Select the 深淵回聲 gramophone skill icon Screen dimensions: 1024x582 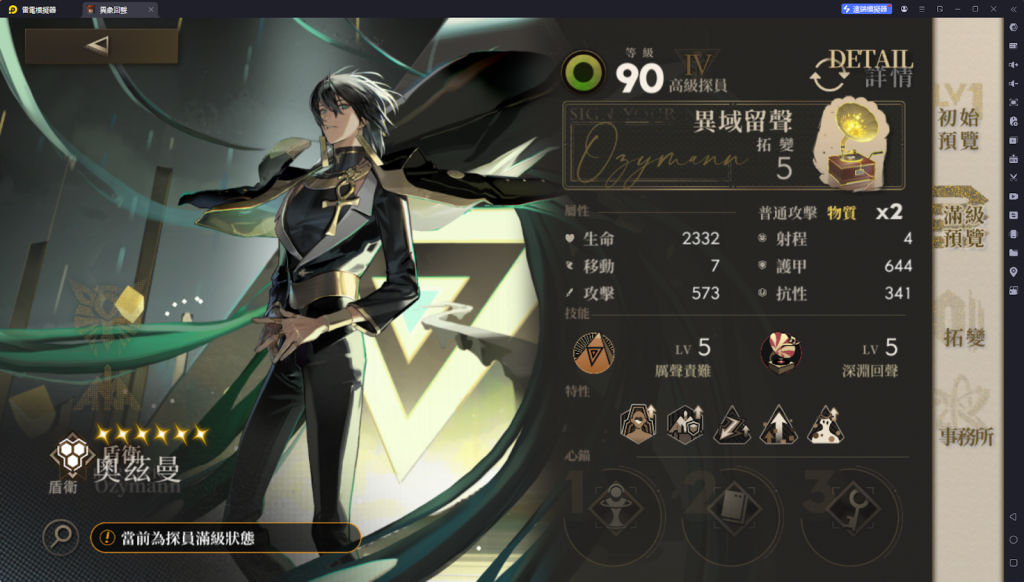(780, 352)
